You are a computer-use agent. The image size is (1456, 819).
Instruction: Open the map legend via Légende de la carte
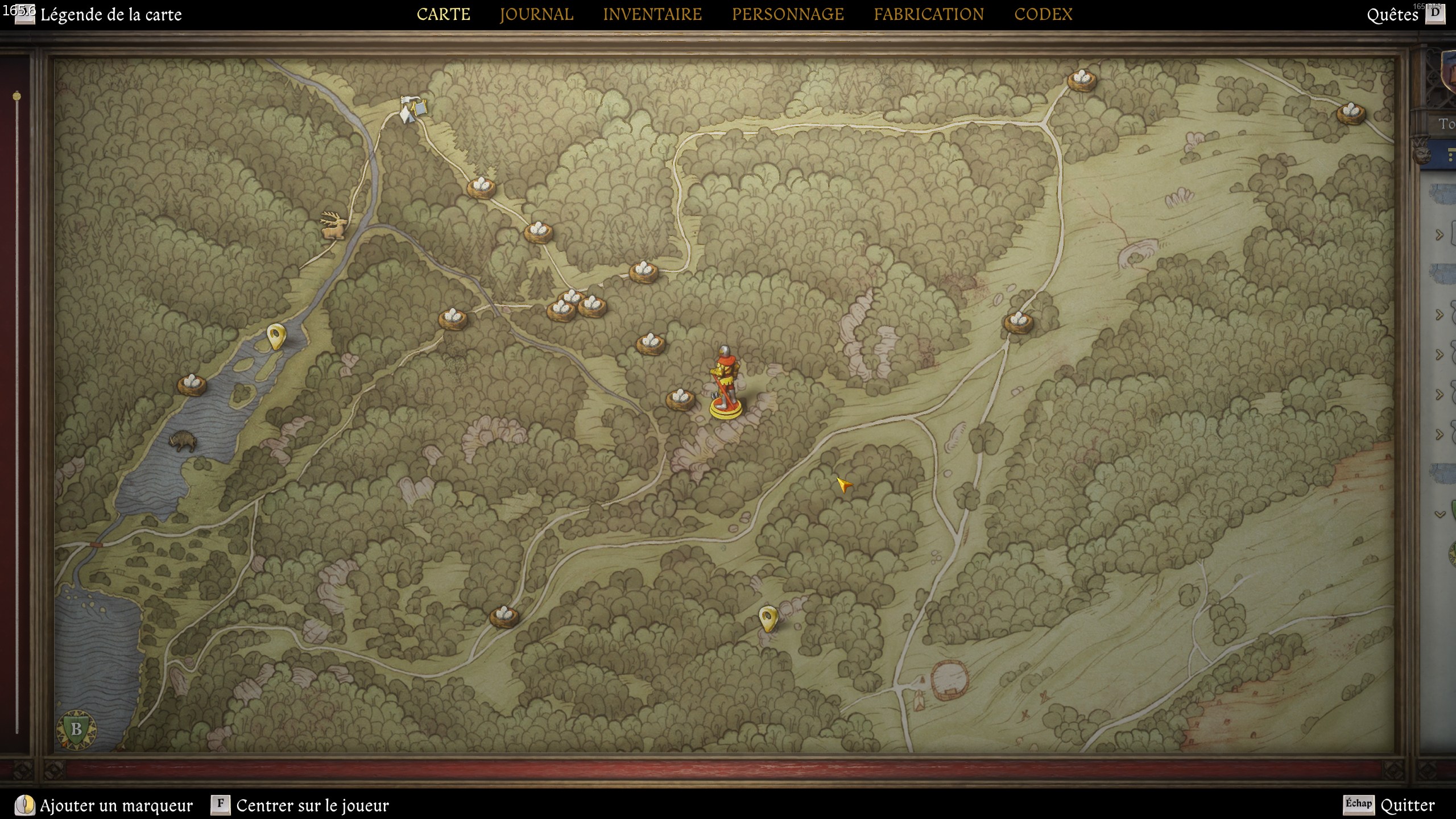[111, 15]
